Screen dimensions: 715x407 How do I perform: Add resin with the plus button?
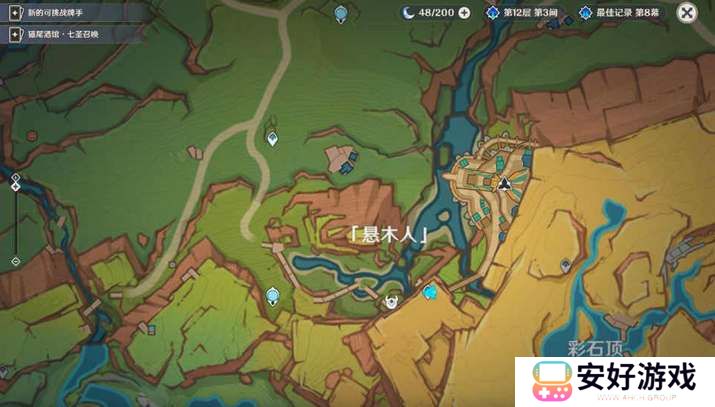[x=464, y=12]
